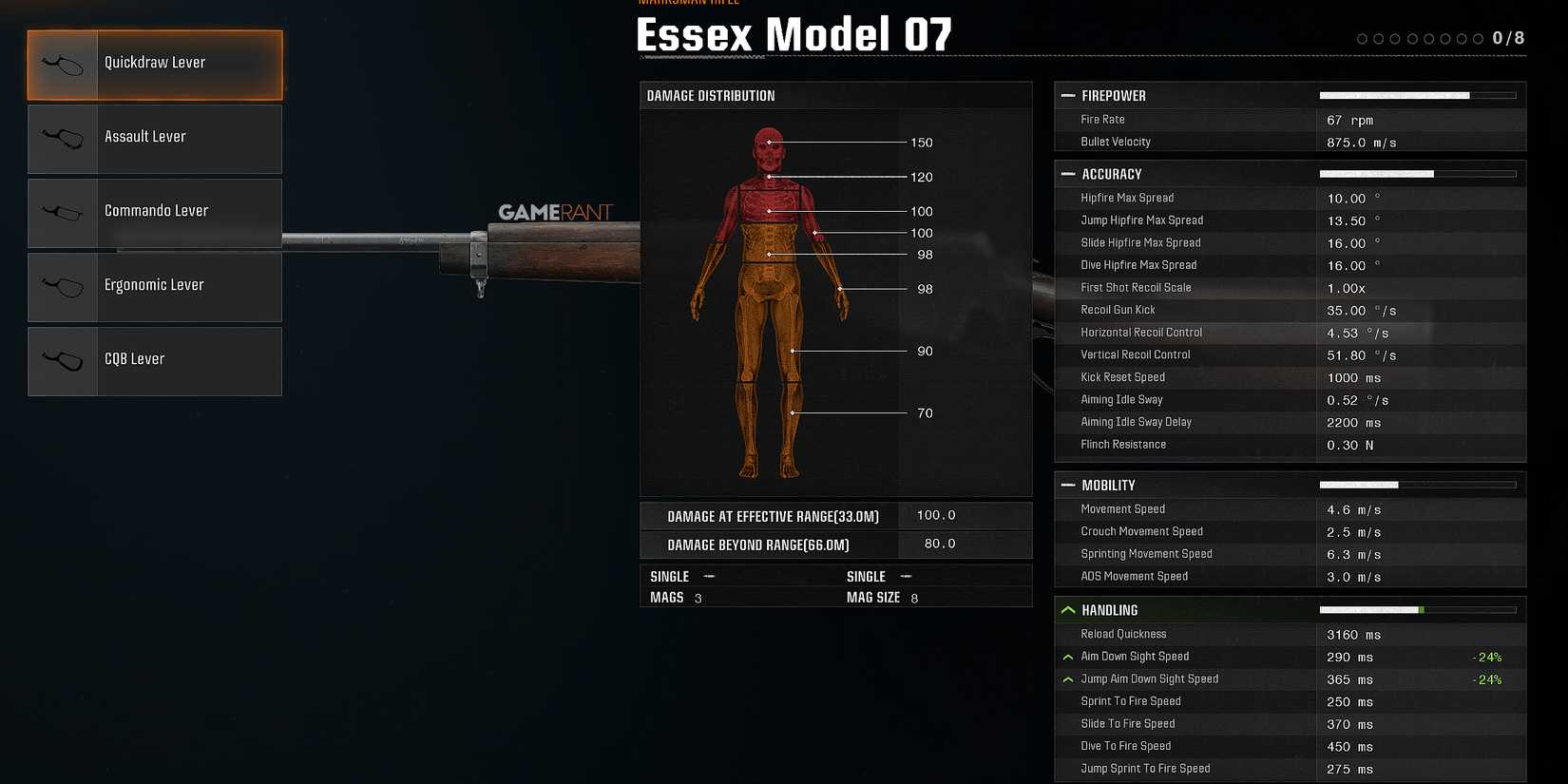Viewport: 1568px width, 784px height.
Task: Collapse the MOBILITY stats section
Action: point(1066,485)
